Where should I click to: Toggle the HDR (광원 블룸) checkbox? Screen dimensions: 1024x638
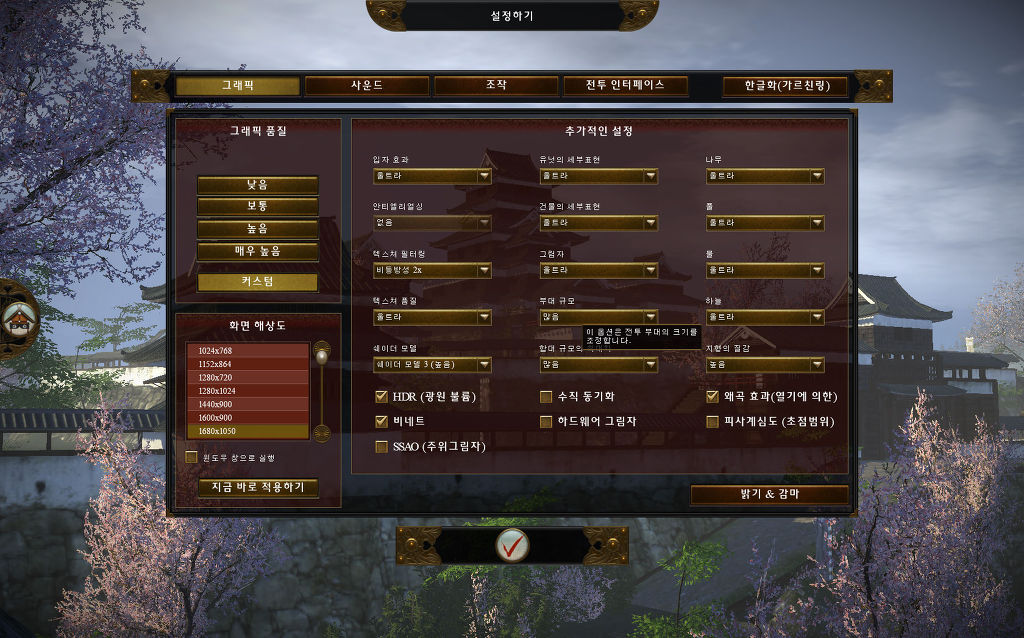[x=381, y=397]
